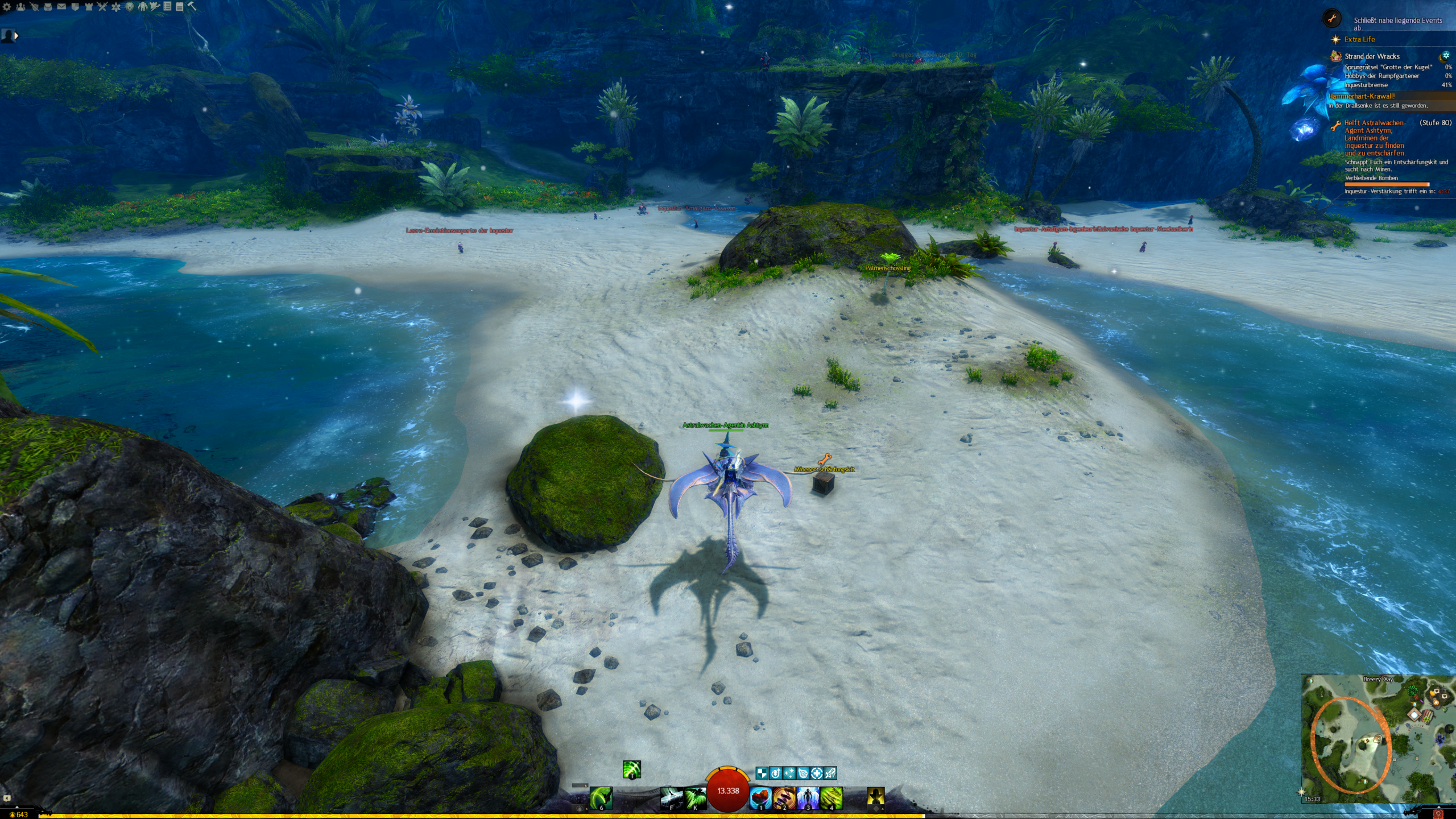Select the Strand der Wracks tracker entry

point(1371,56)
